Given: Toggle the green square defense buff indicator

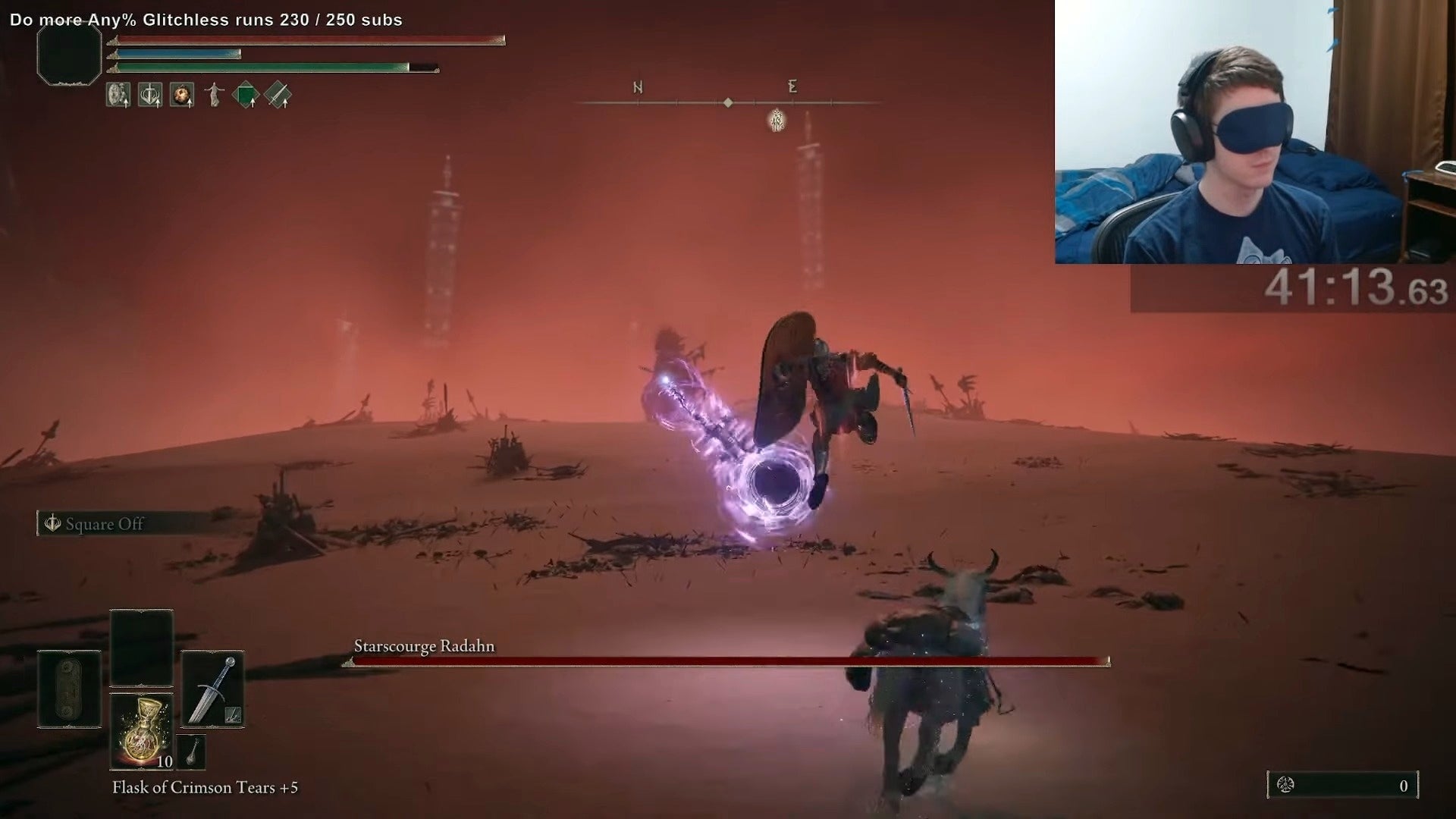Looking at the screenshot, I should click(246, 94).
